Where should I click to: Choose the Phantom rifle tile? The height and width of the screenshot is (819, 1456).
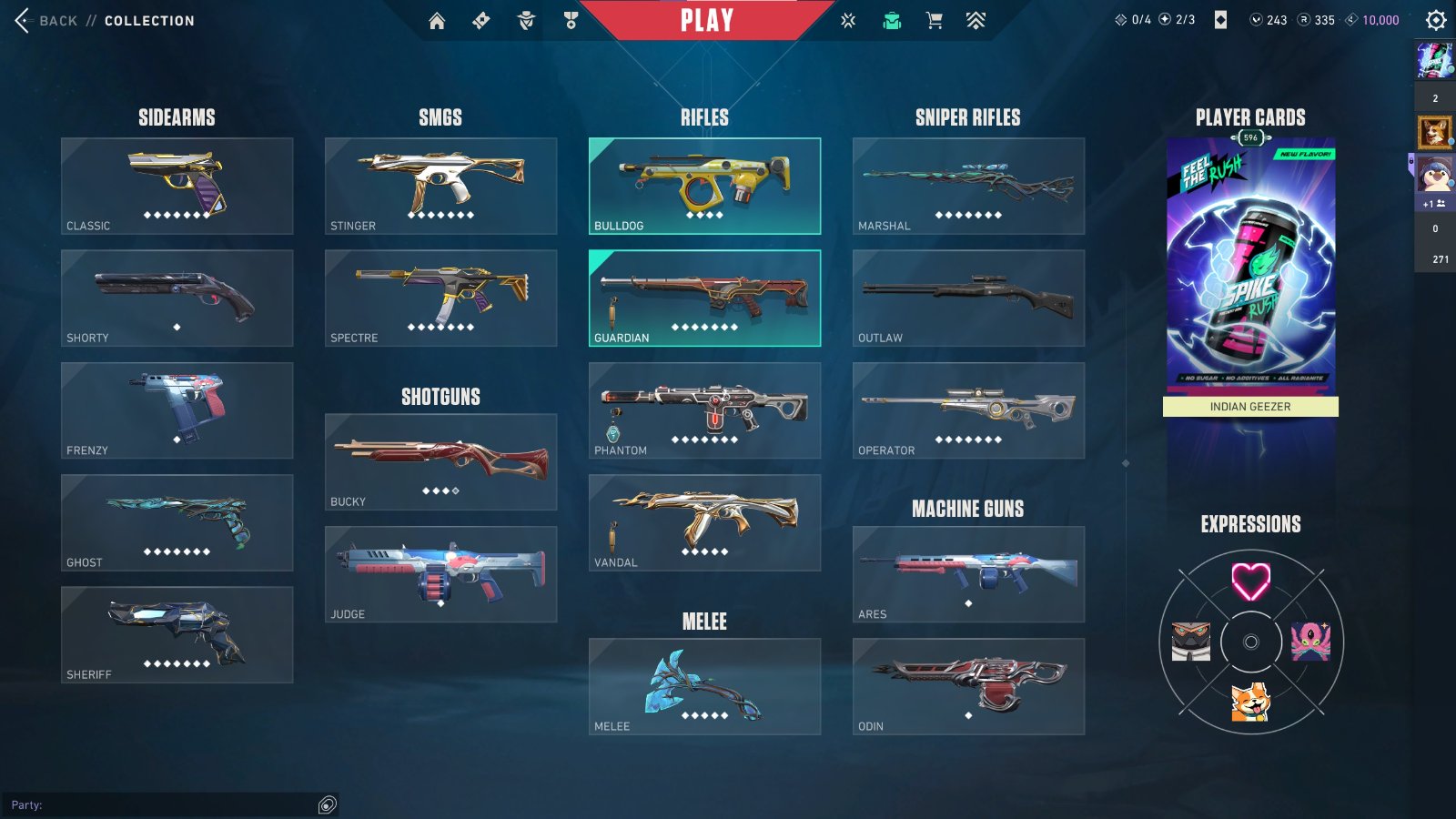[704, 409]
